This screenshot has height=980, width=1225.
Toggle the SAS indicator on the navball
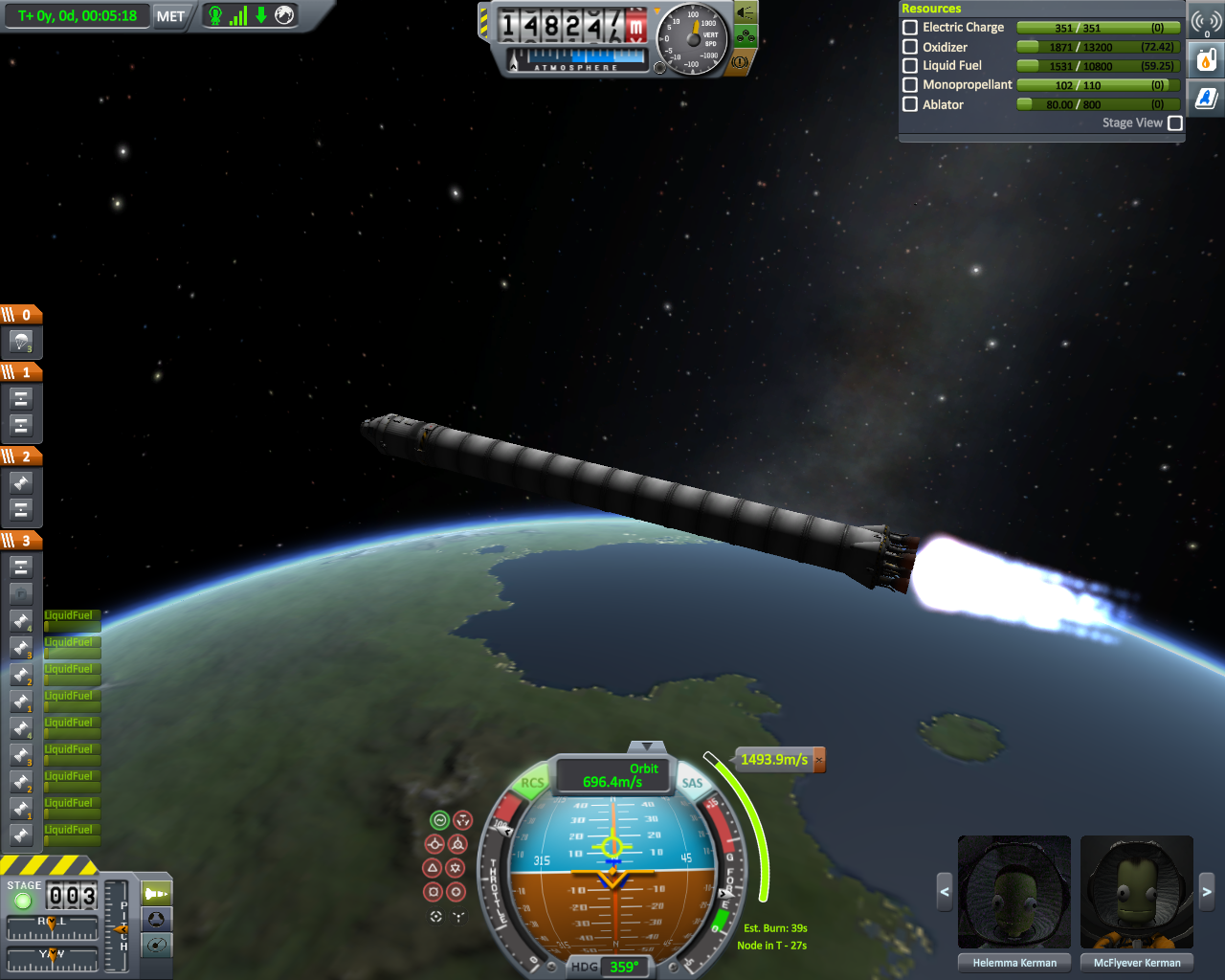pyautogui.click(x=692, y=783)
